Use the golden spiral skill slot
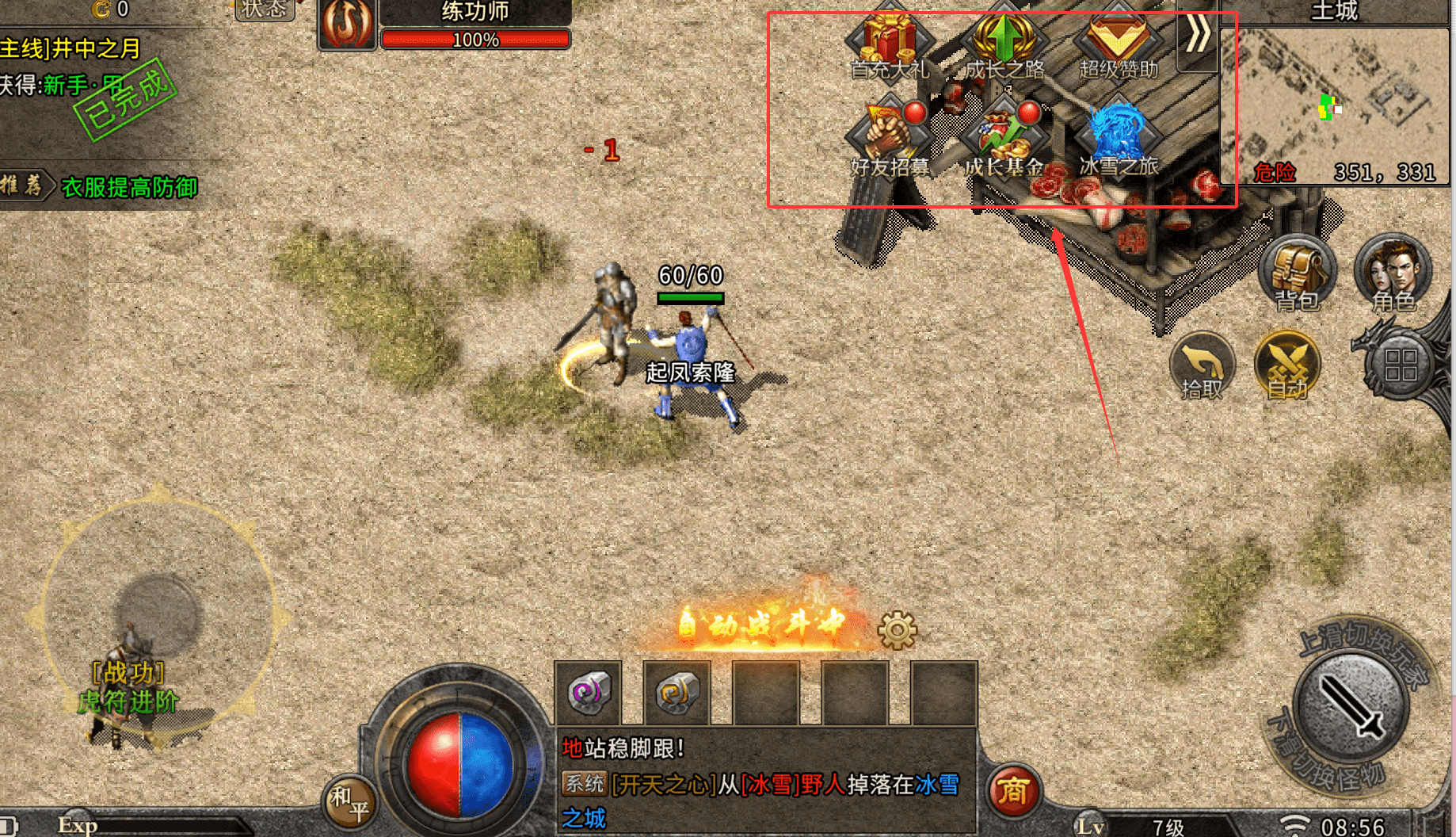This screenshot has width=1456, height=837. (677, 693)
